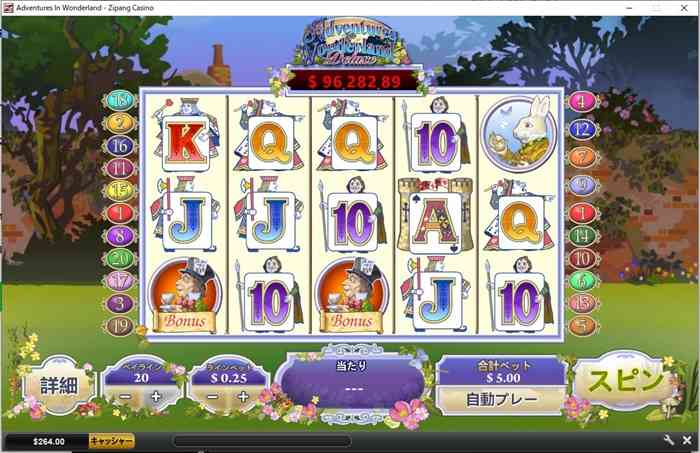Close the Zipang Casino window
700x453 pixels.
point(685,7)
